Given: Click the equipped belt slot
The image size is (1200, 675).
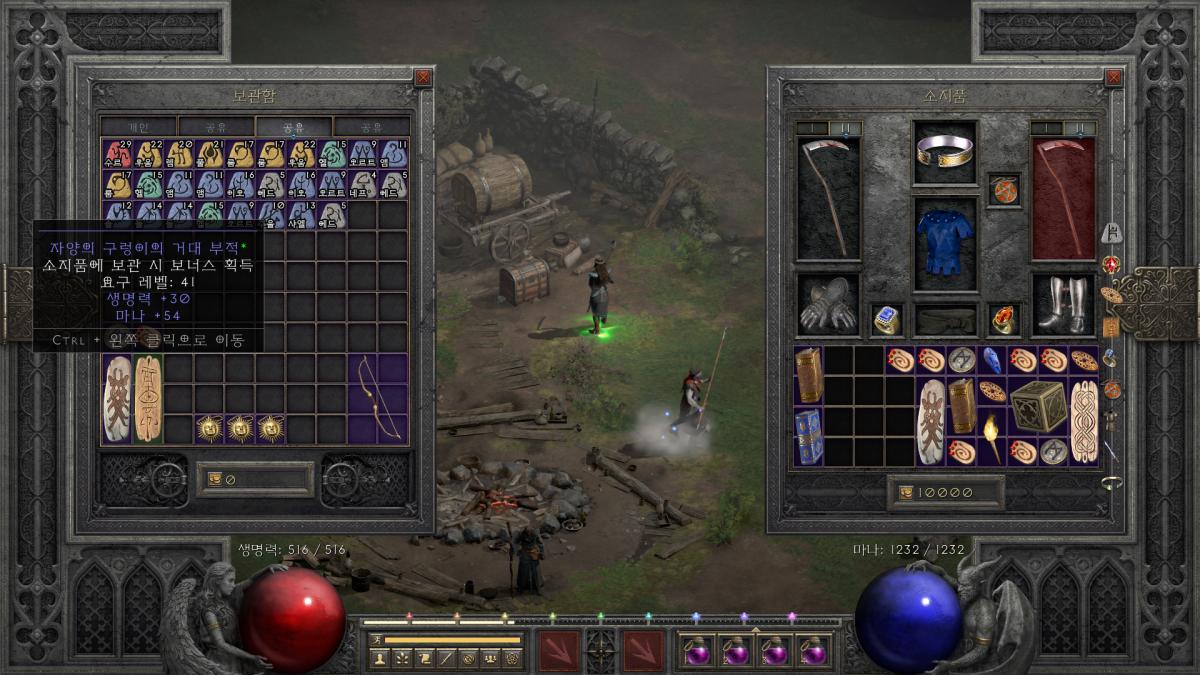Looking at the screenshot, I should (x=945, y=320).
